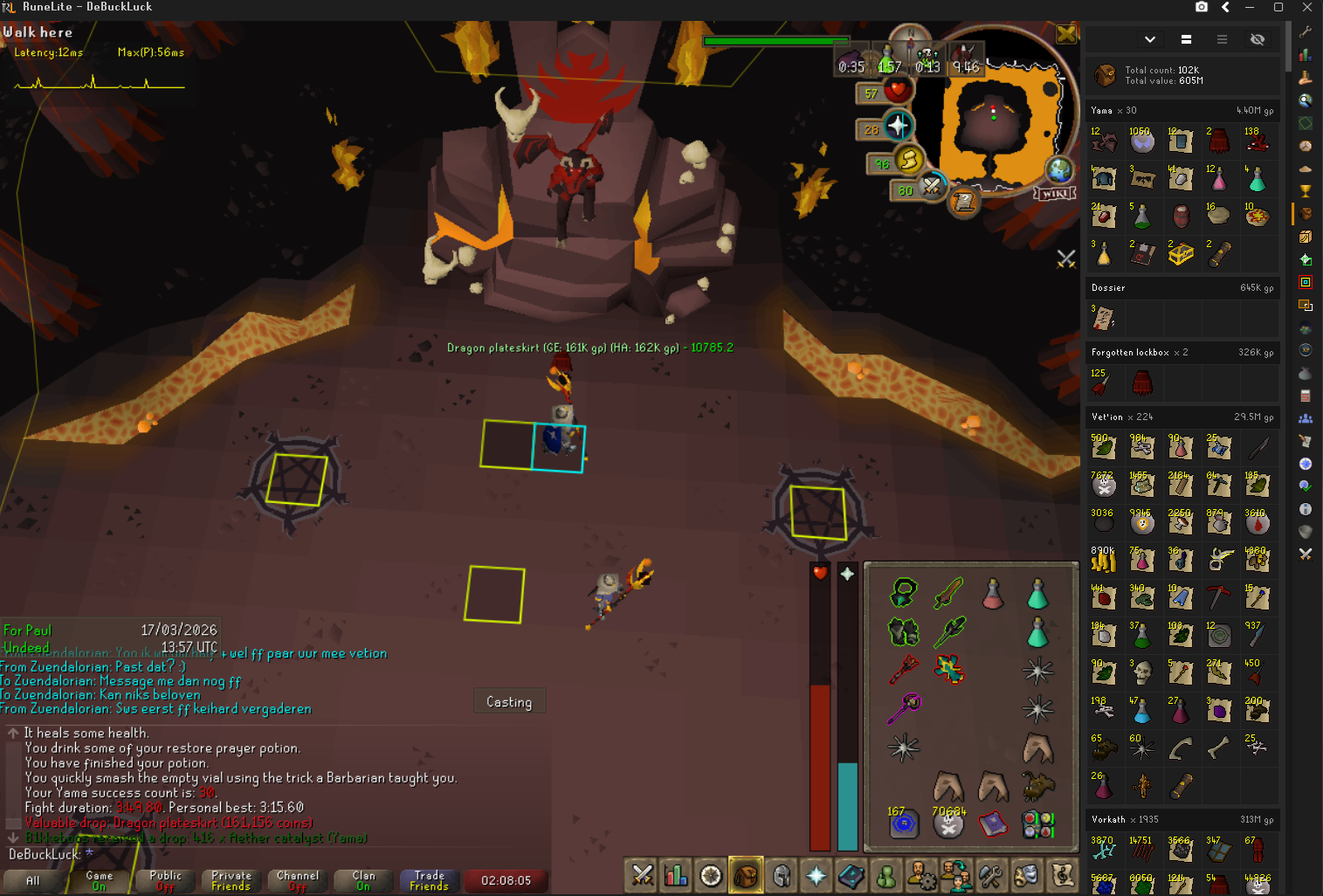Switch to the Skills tab
Screen dimensions: 1323x896
click(676, 875)
